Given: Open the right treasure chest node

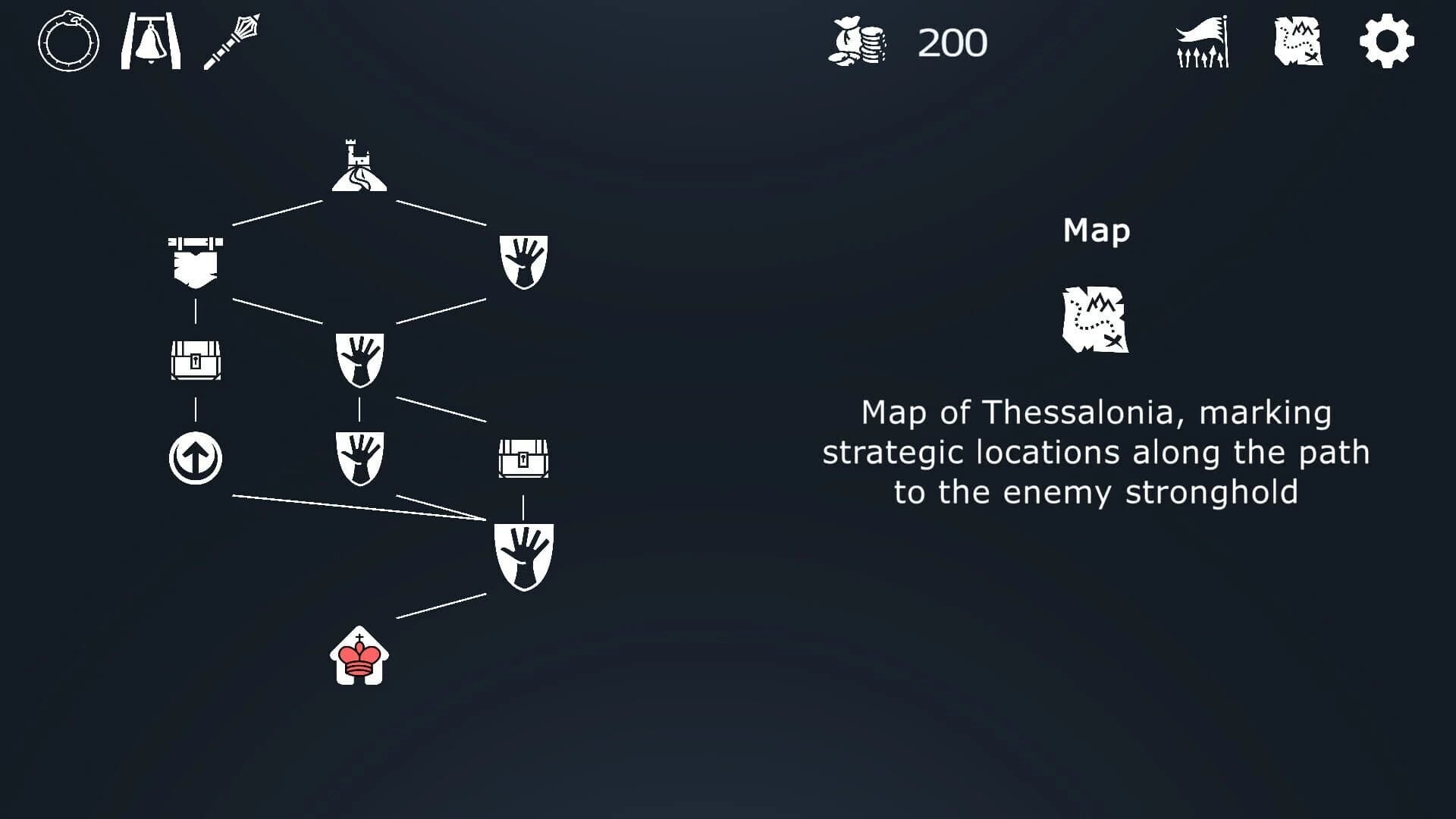Looking at the screenshot, I should click(523, 457).
